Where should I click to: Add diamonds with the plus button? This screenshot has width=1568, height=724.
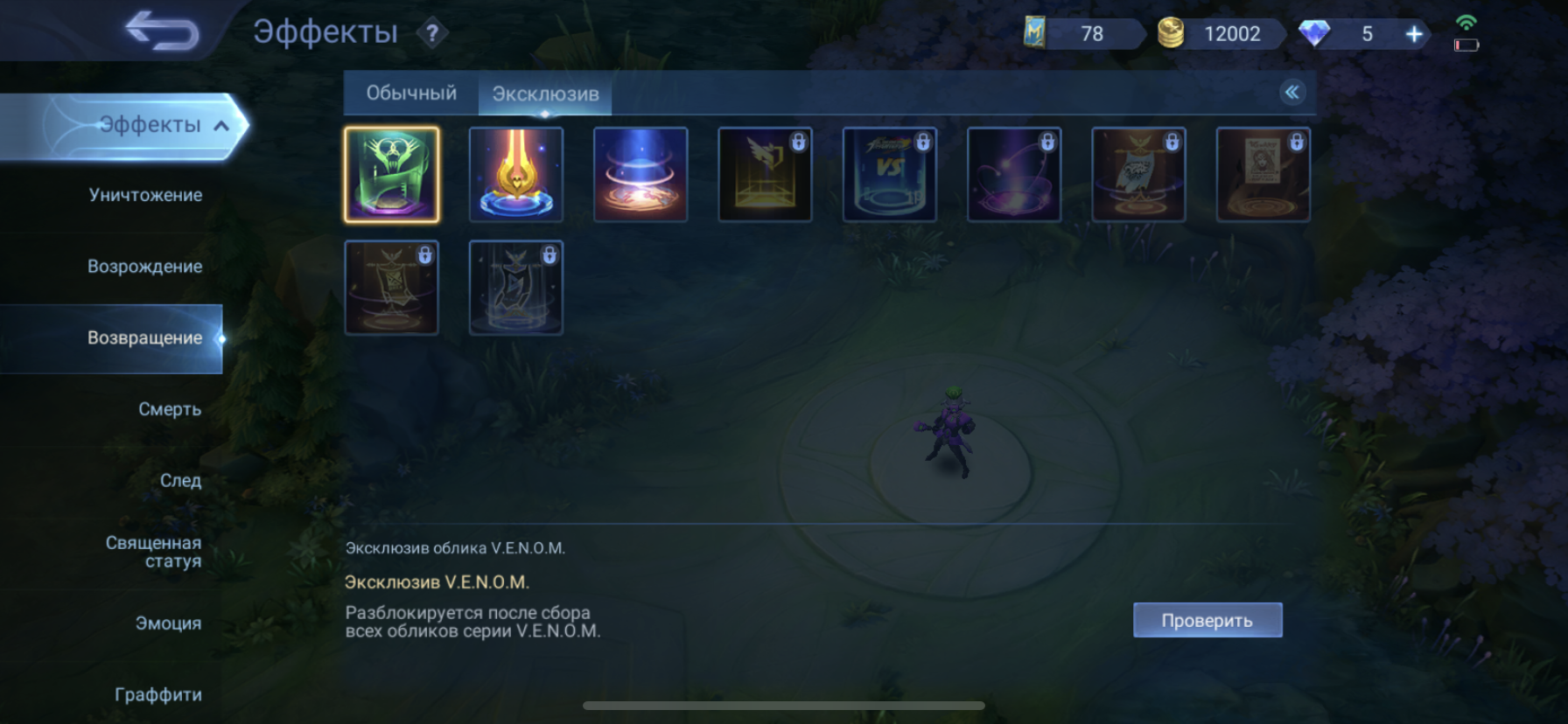tap(1413, 34)
